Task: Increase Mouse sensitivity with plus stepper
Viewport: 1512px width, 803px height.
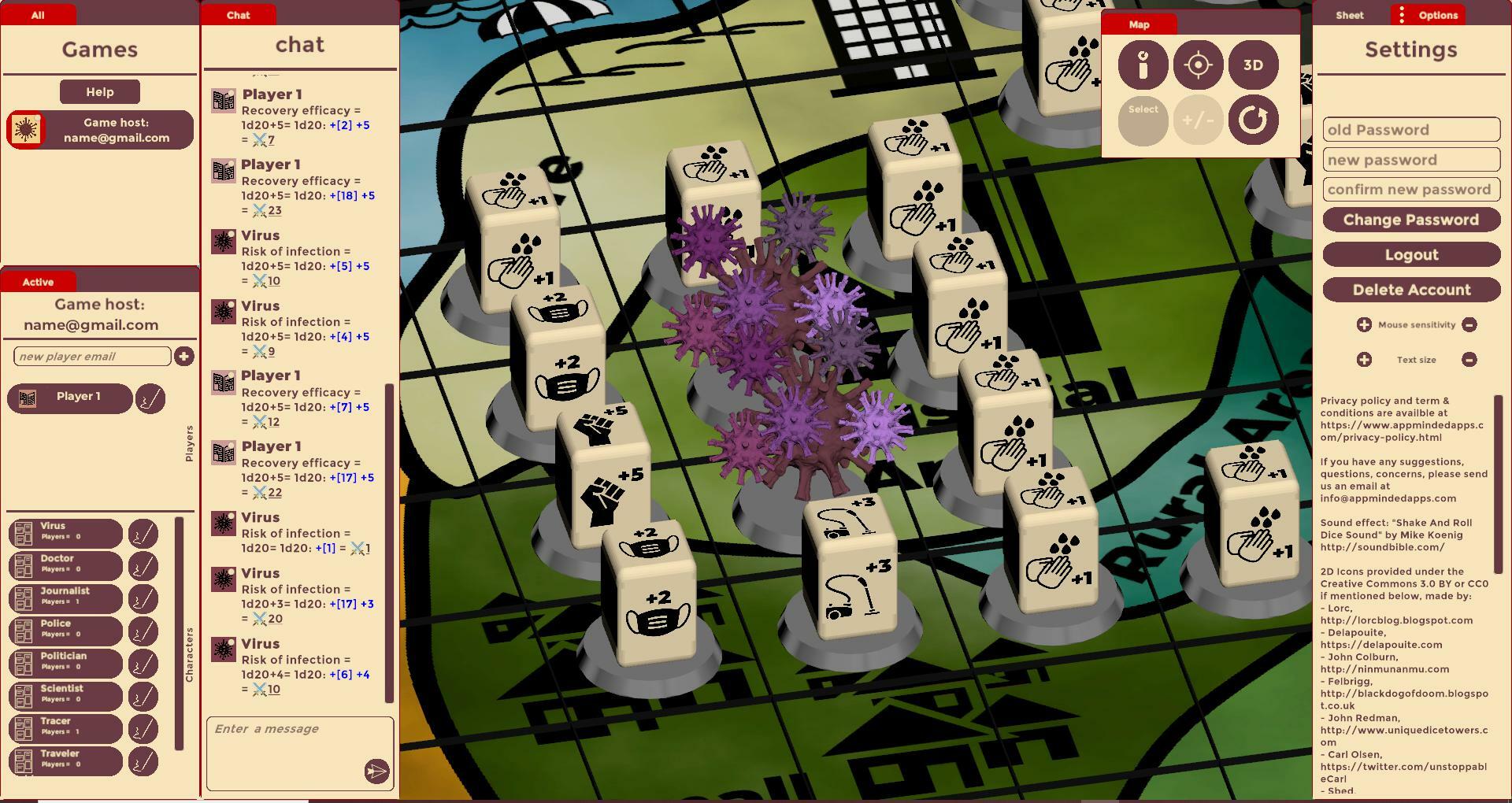Action: click(x=1364, y=324)
